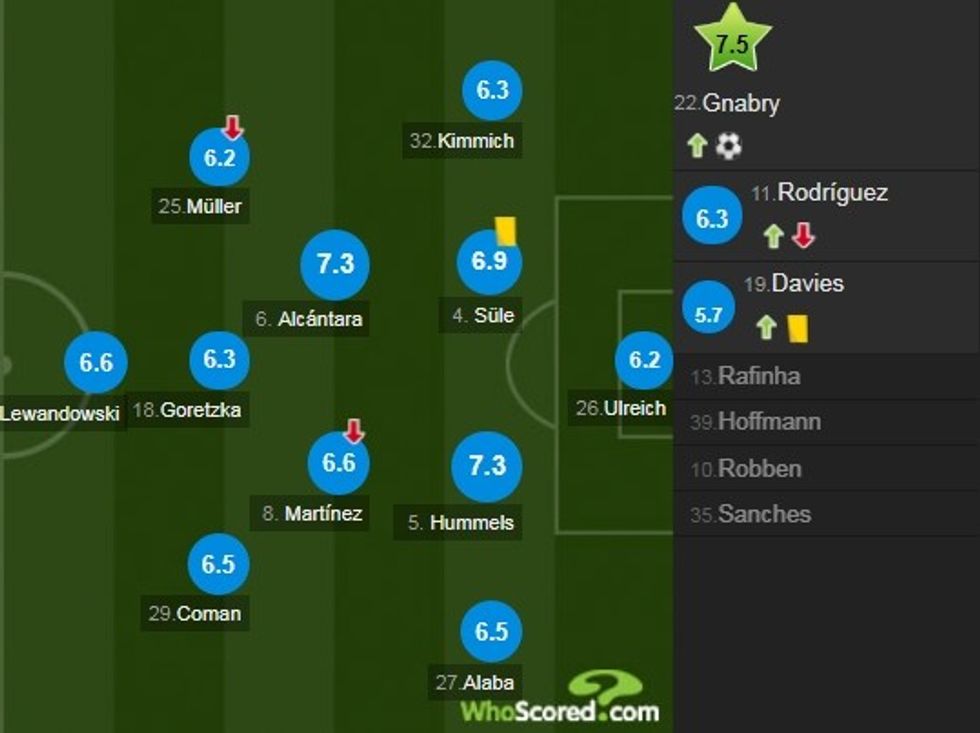Click Robben's bench list entry
Image resolution: width=980 pixels, height=733 pixels.
[x=758, y=469]
